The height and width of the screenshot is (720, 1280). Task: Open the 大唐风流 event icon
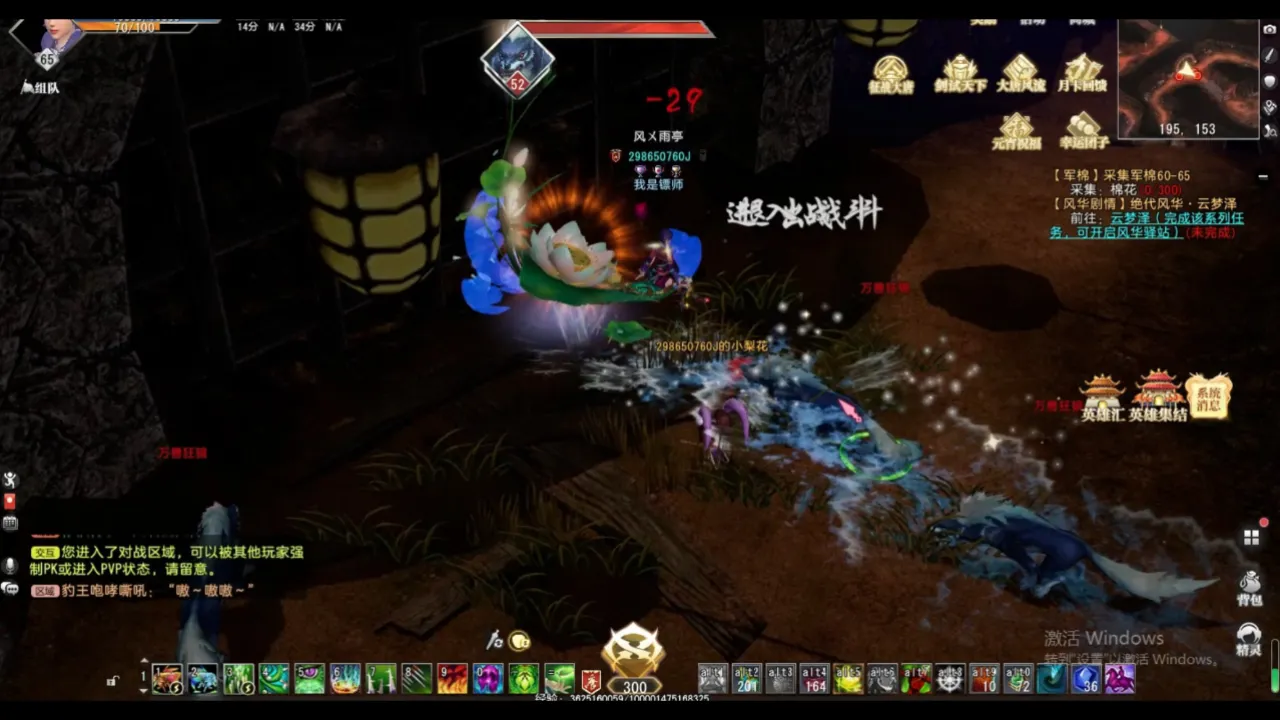(1020, 74)
